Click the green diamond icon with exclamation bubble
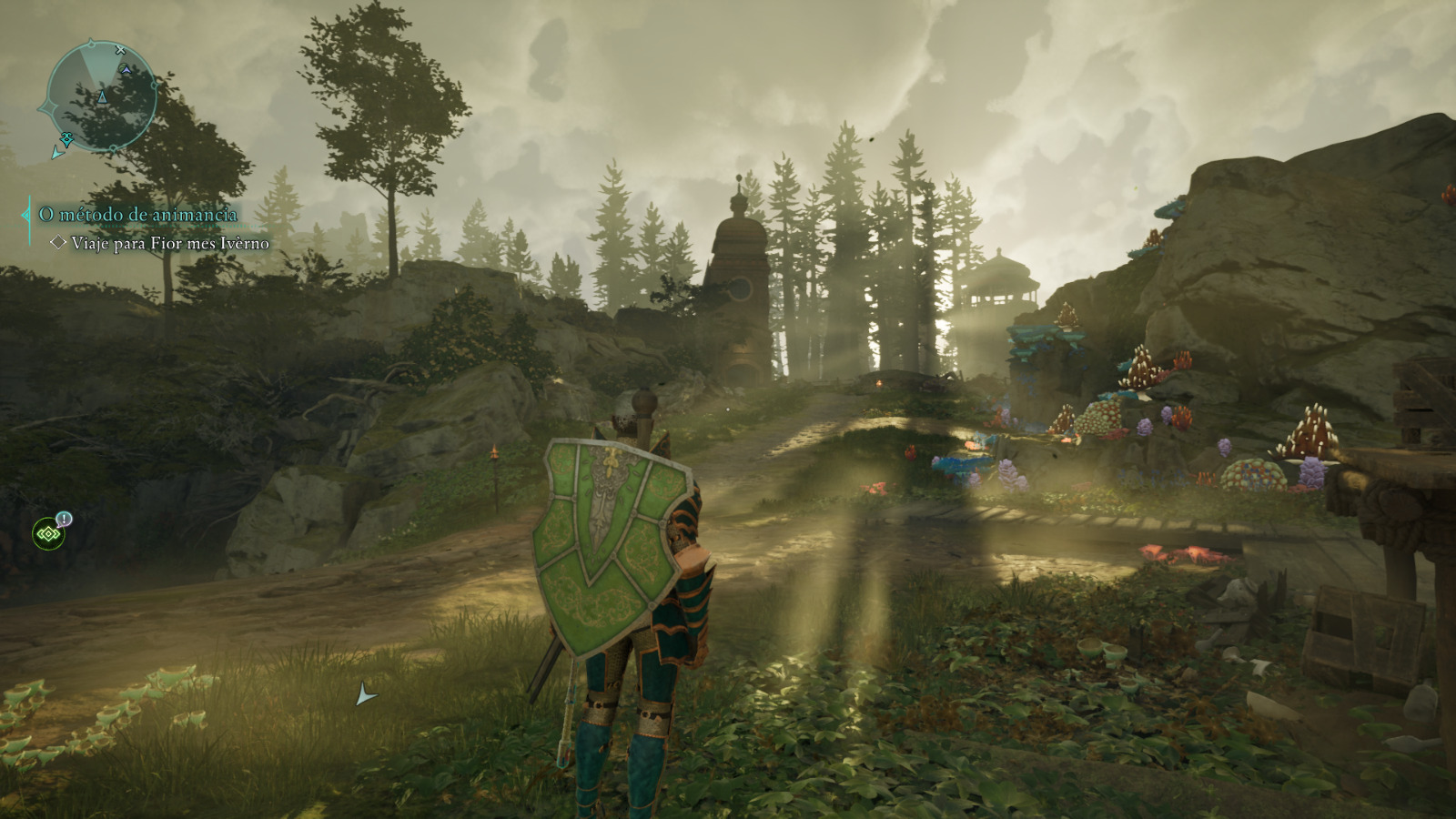 pyautogui.click(x=48, y=533)
